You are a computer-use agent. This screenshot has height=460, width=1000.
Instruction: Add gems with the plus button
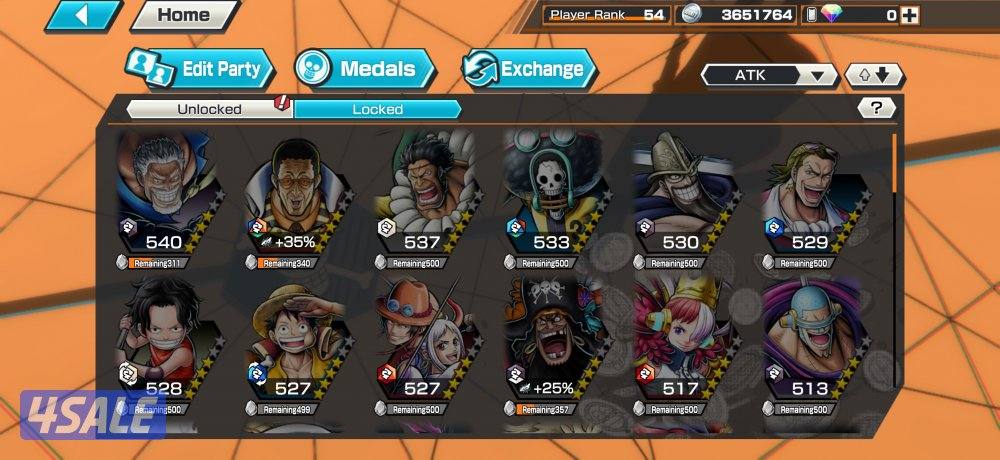click(x=908, y=15)
